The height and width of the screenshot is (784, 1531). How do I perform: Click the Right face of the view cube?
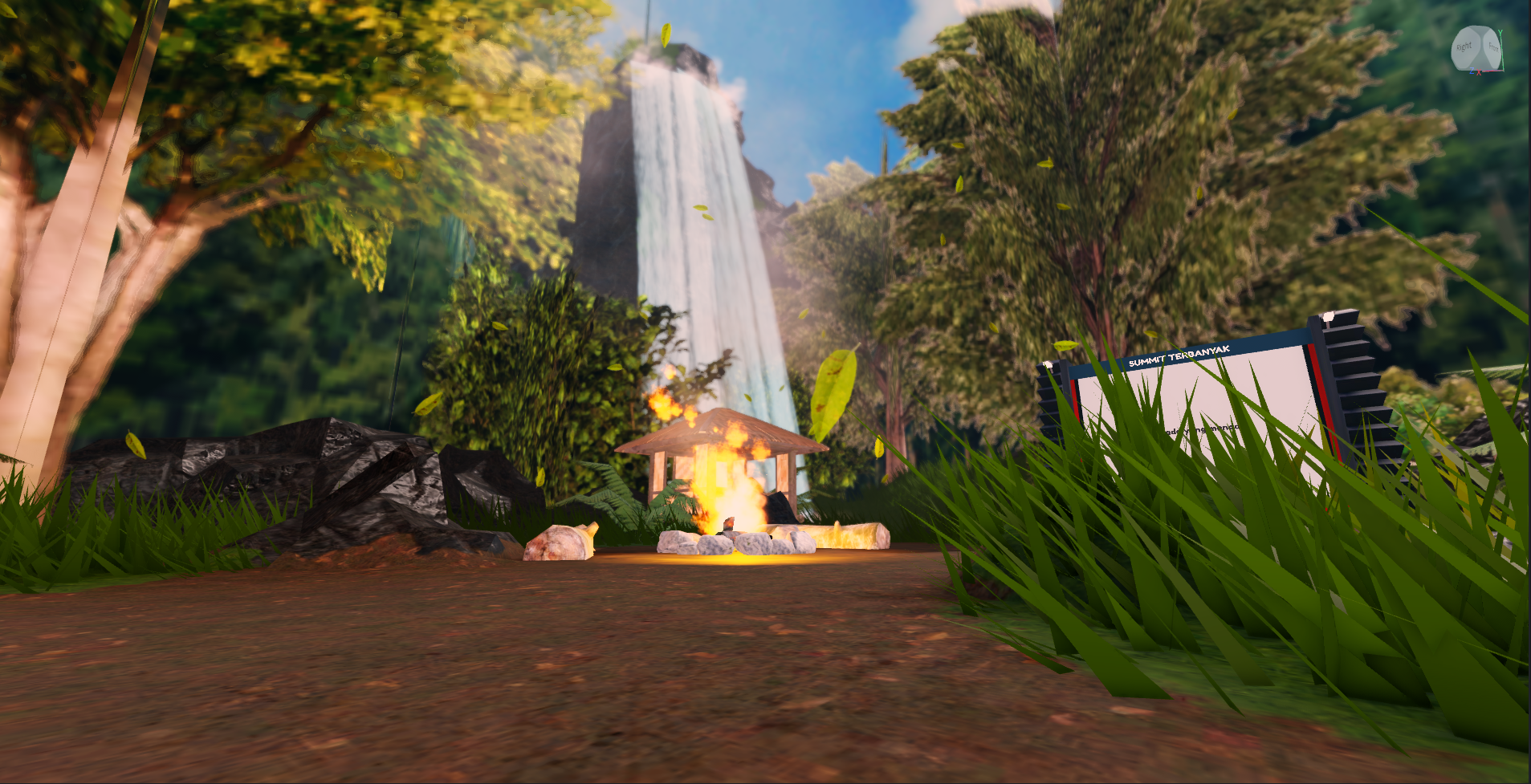[1464, 48]
